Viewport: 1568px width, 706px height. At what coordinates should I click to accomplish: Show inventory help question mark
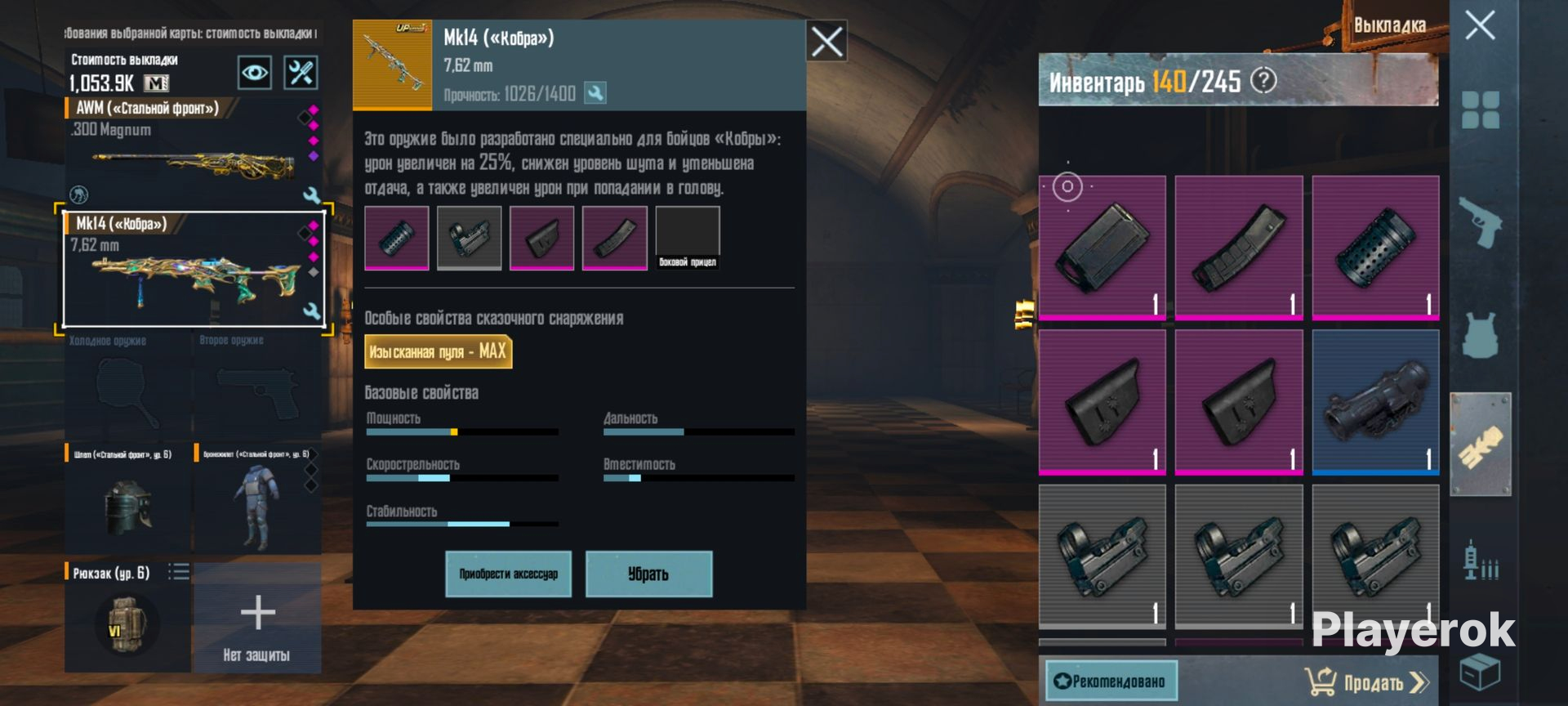[1263, 81]
